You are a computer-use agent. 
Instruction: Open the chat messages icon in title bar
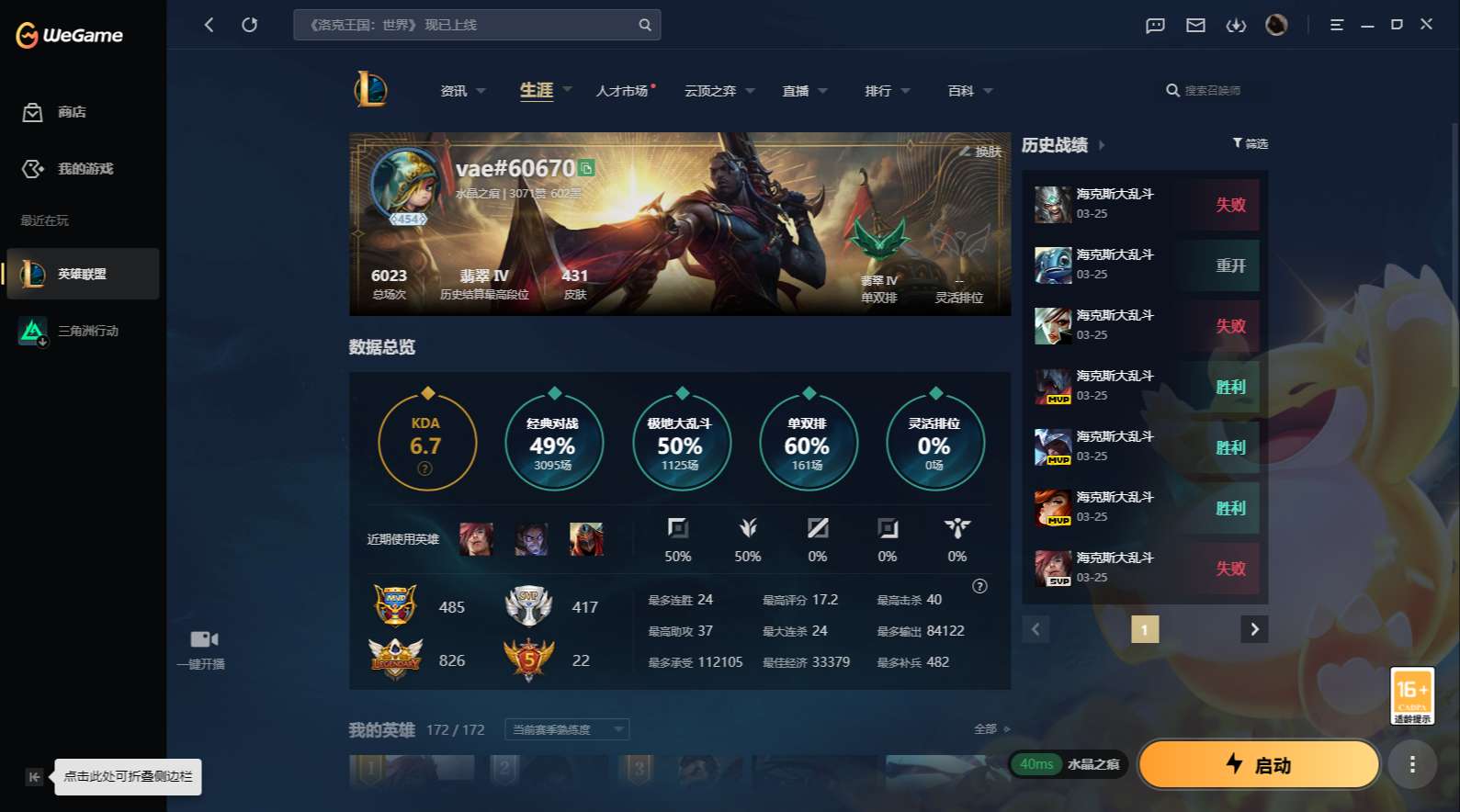click(x=1154, y=25)
